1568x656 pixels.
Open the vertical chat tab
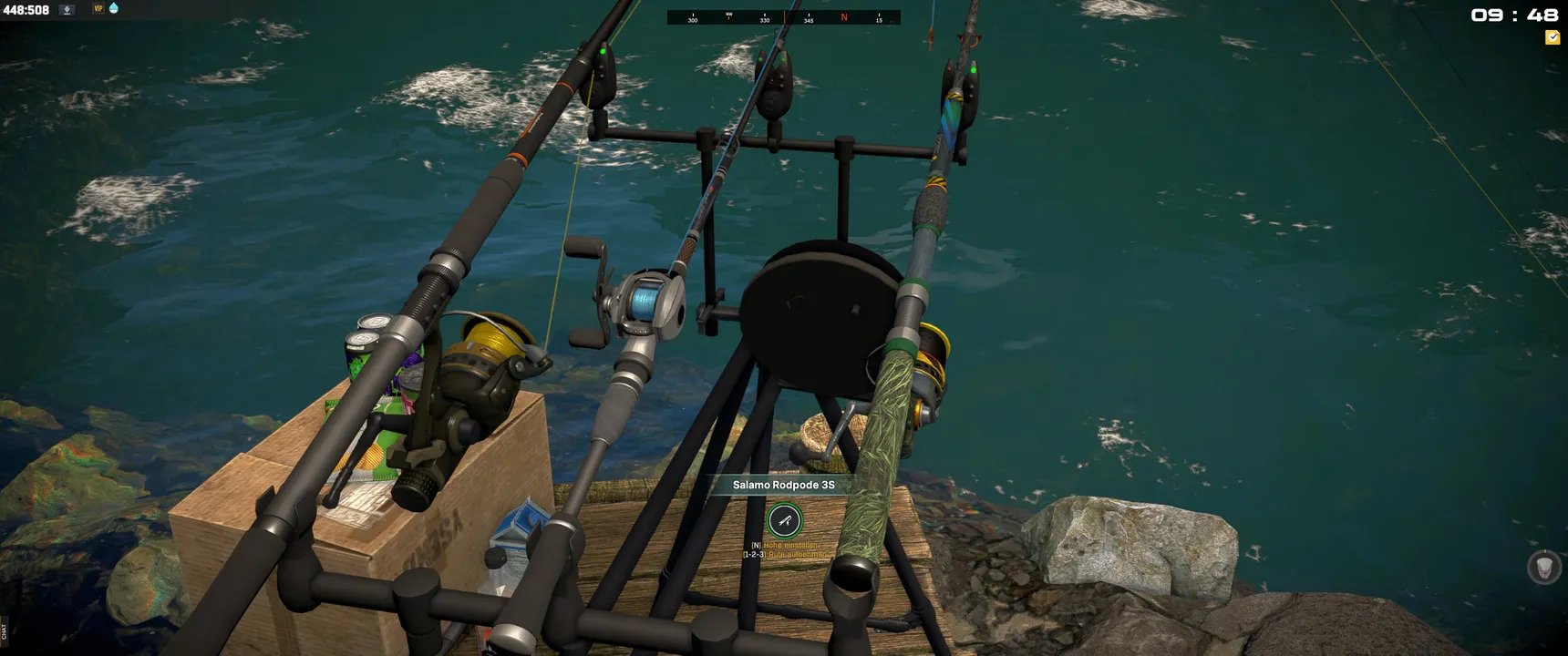tap(4, 630)
